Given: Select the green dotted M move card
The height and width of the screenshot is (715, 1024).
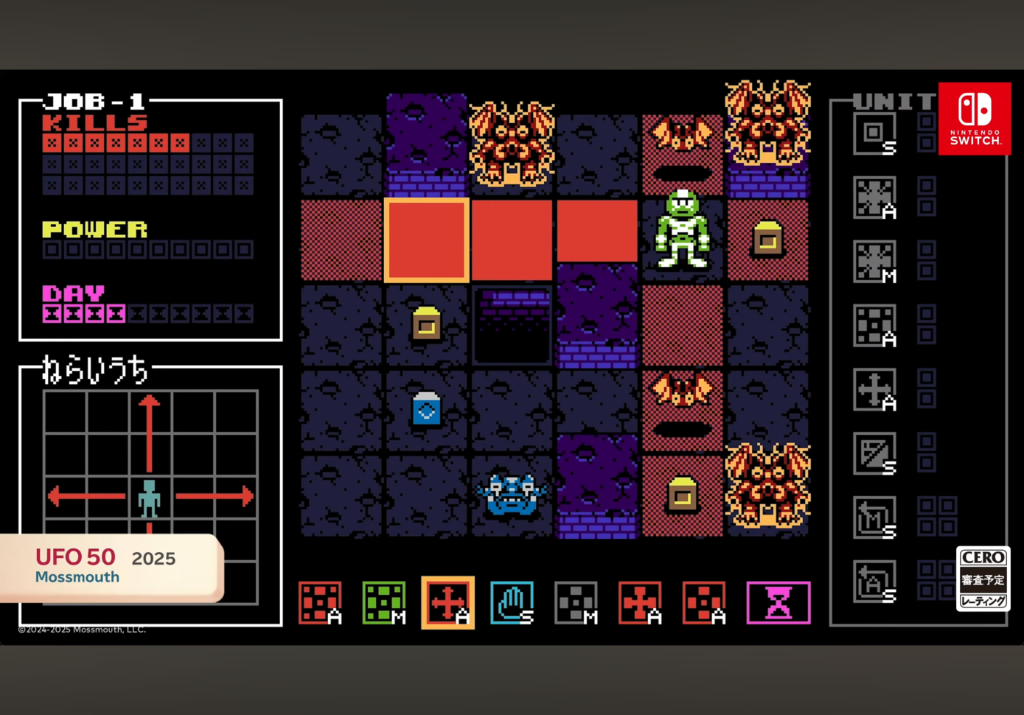Looking at the screenshot, I should 384,603.
